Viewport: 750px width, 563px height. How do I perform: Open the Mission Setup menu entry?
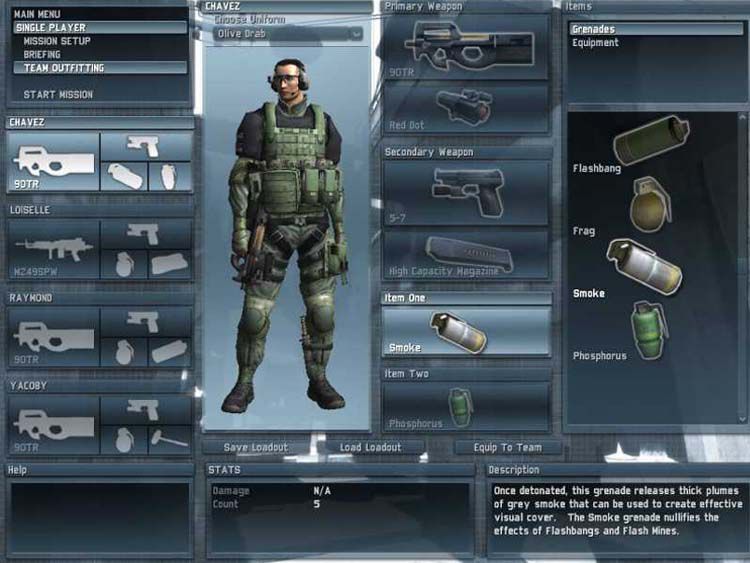(57, 42)
